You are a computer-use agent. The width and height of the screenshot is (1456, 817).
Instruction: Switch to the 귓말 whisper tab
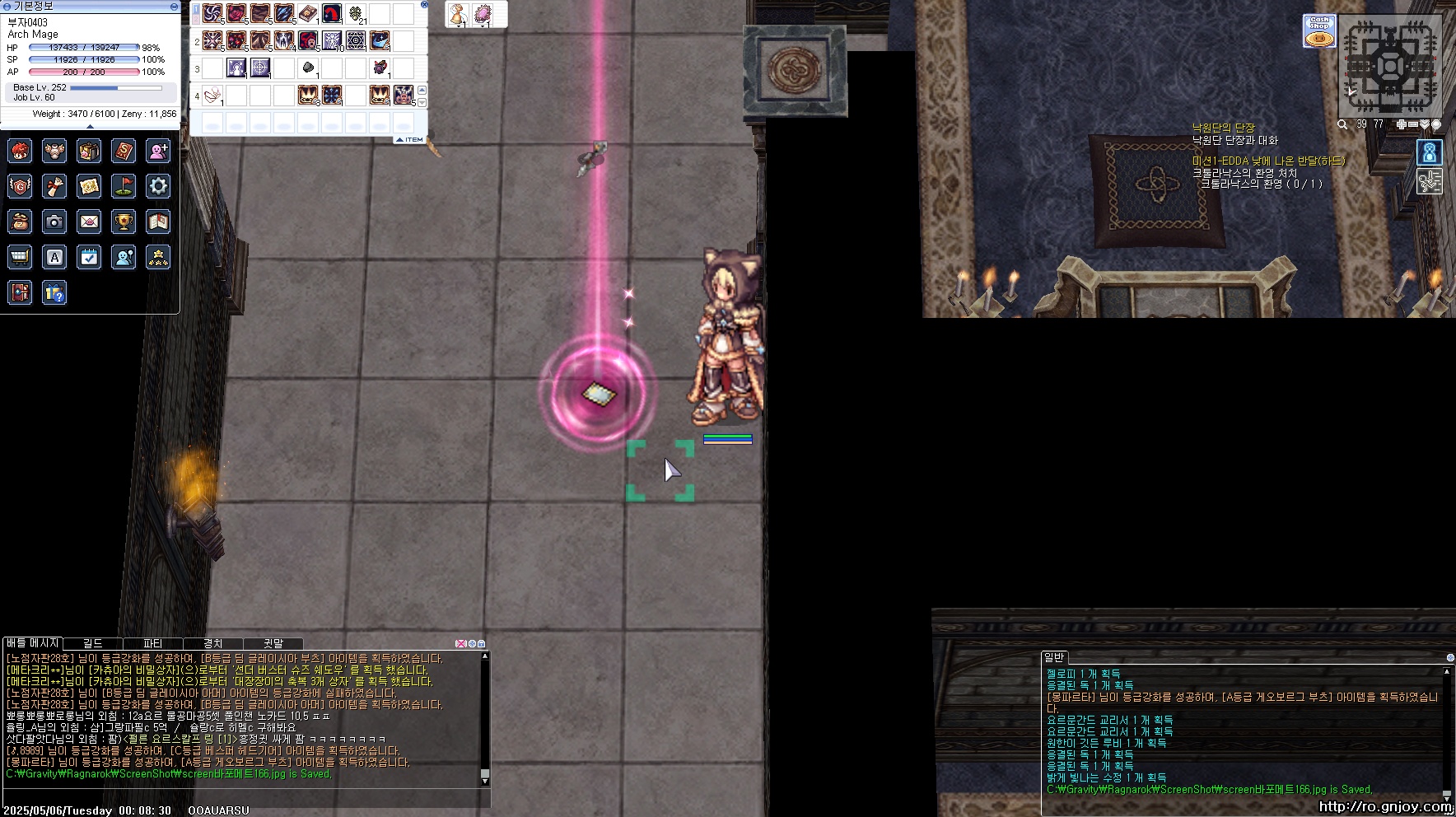tap(273, 643)
